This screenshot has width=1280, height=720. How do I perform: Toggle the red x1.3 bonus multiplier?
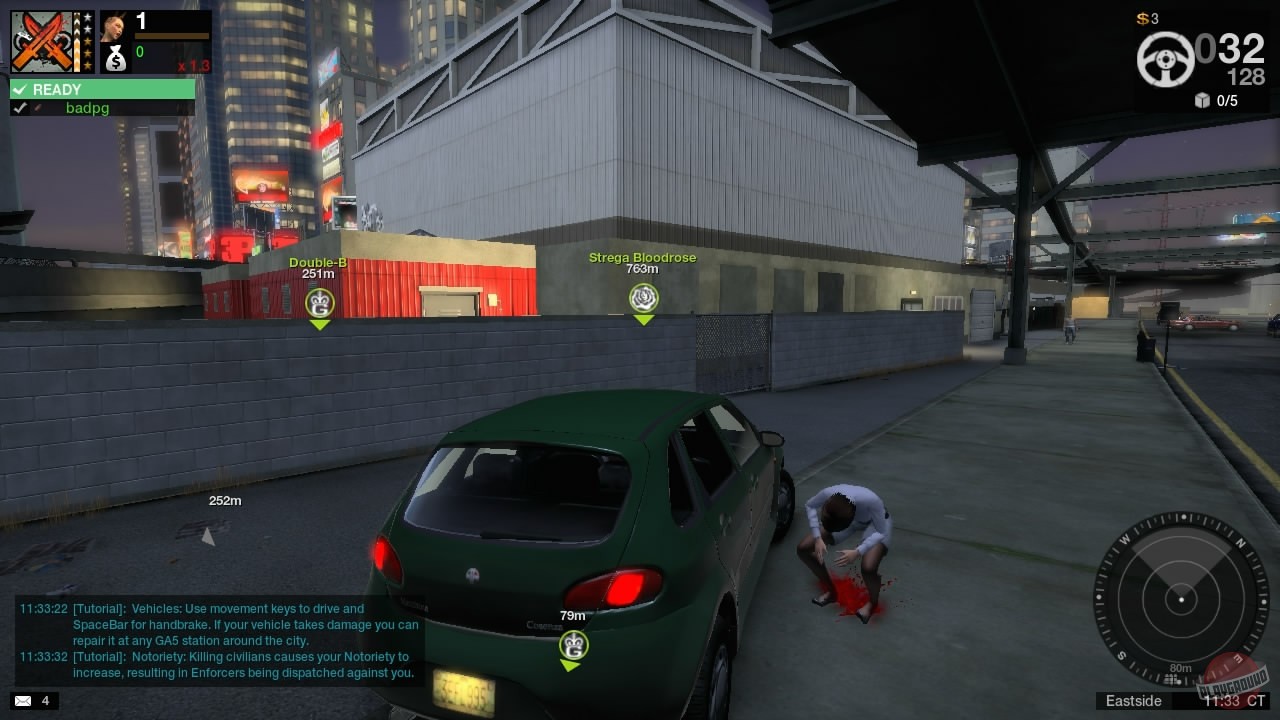(x=194, y=64)
